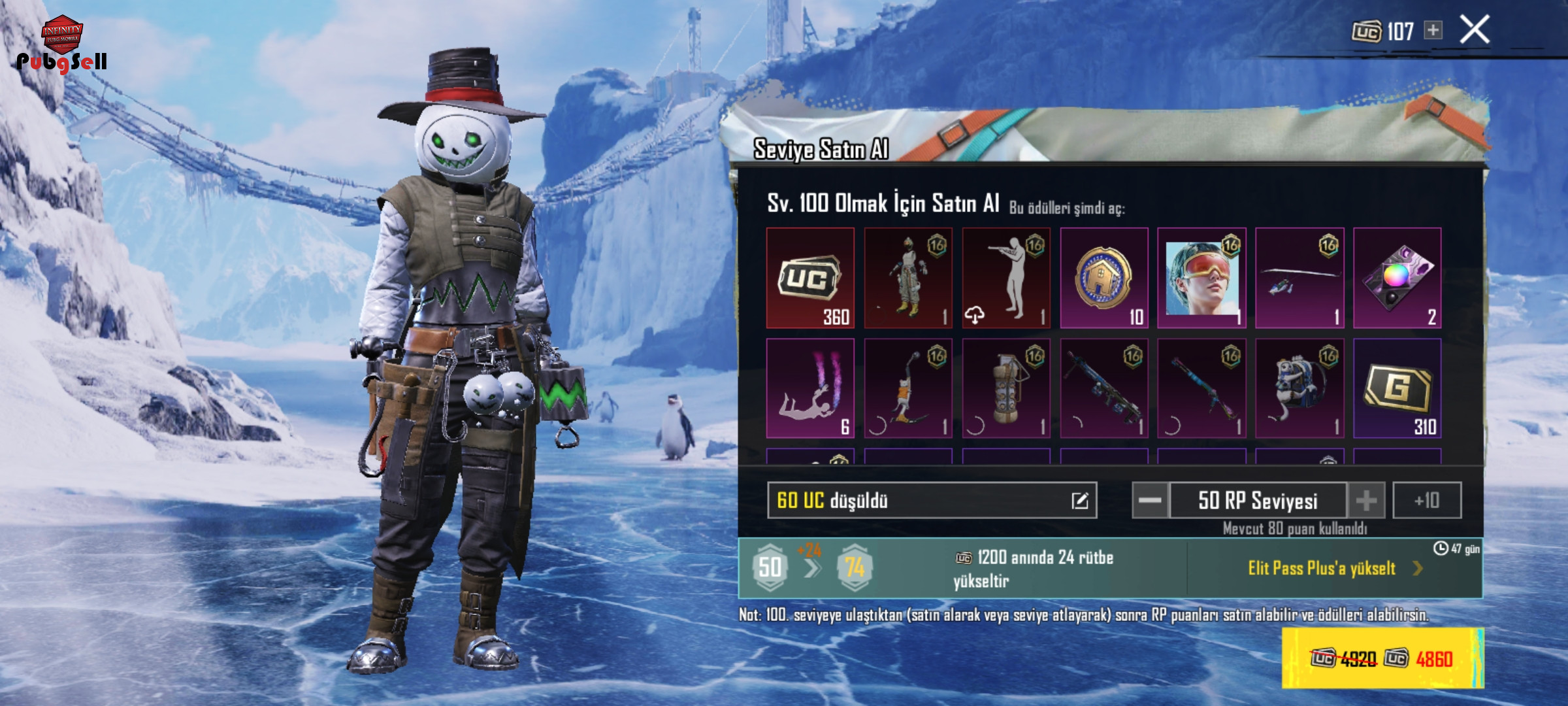1568x706 pixels.
Task: Add UC with the plus button
Action: [1433, 30]
